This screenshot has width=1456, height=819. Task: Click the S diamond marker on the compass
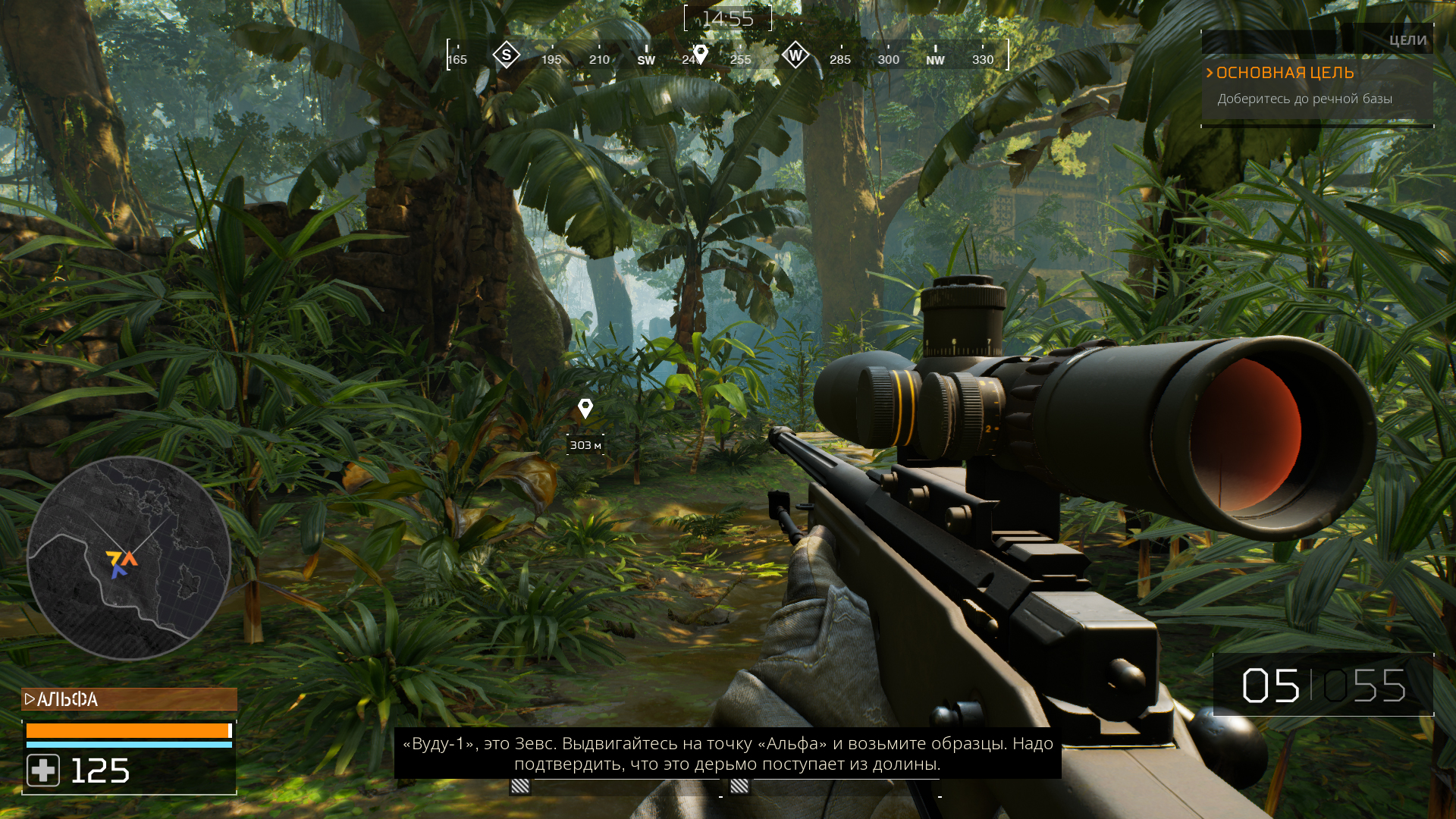coord(505,54)
